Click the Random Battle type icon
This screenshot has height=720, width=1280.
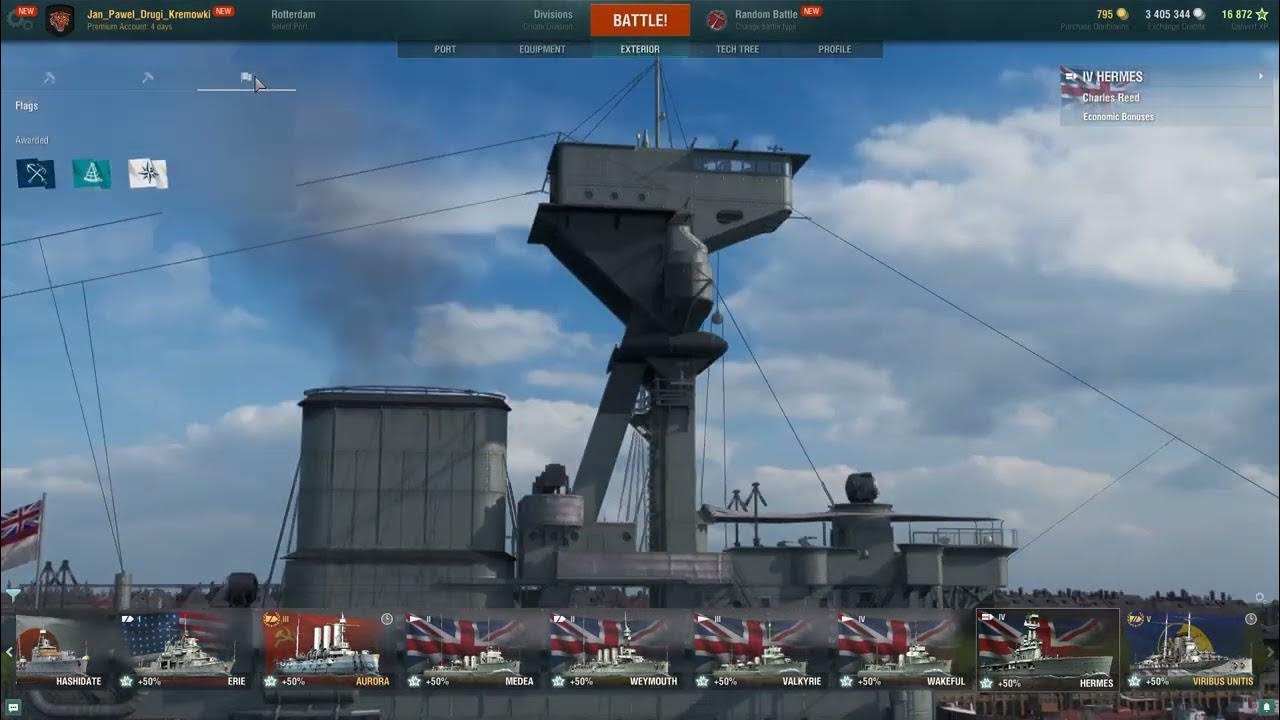pyautogui.click(x=715, y=18)
